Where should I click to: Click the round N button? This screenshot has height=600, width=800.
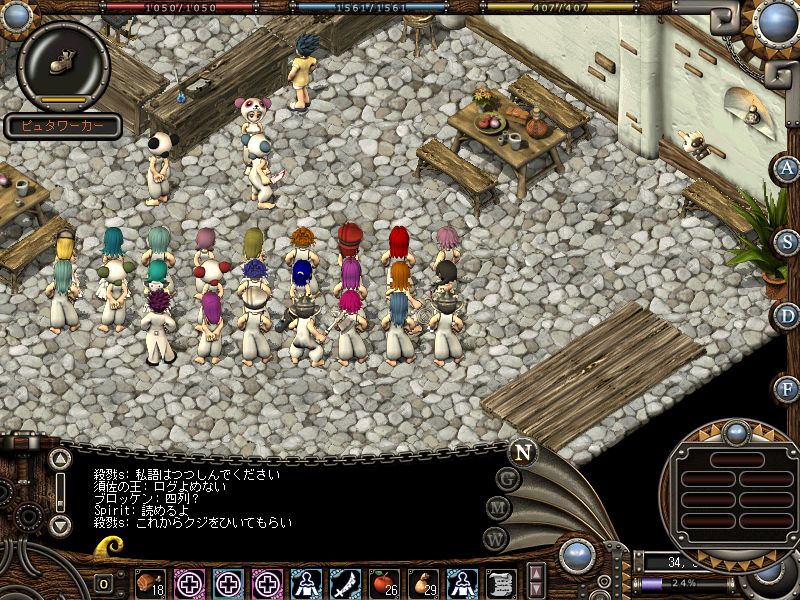pos(521,451)
